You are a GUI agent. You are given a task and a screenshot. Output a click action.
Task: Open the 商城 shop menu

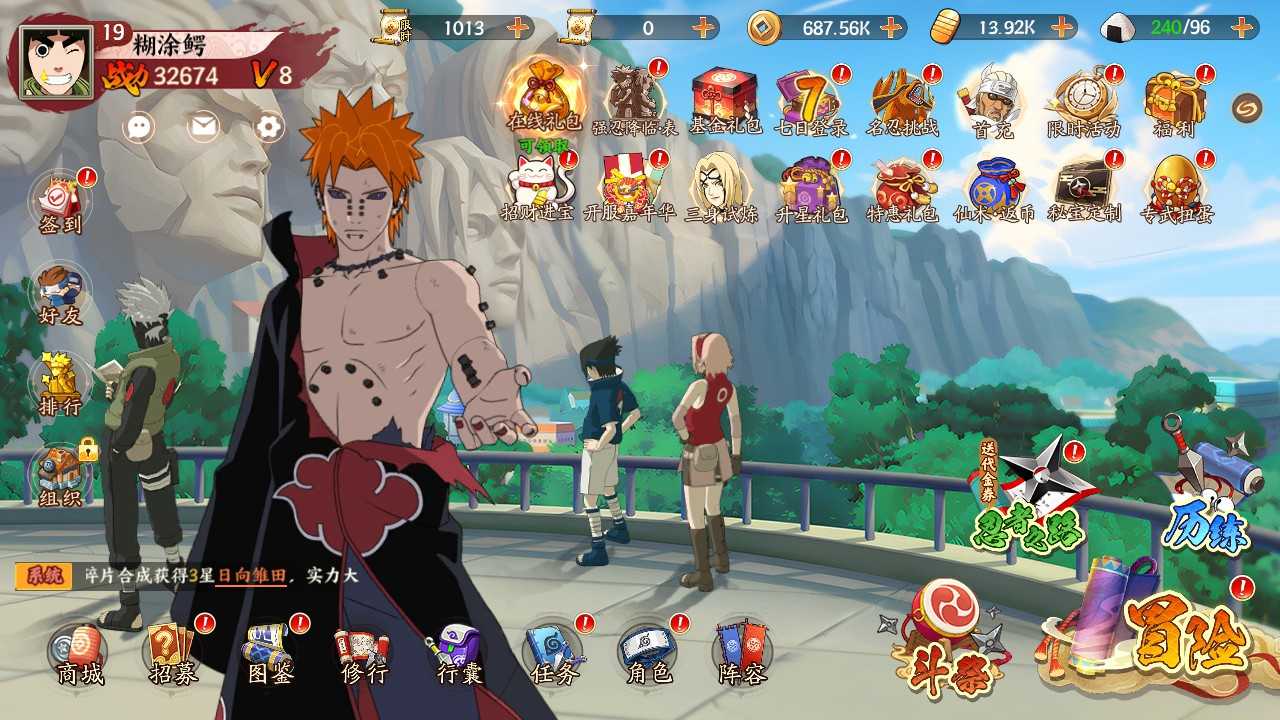(79, 654)
